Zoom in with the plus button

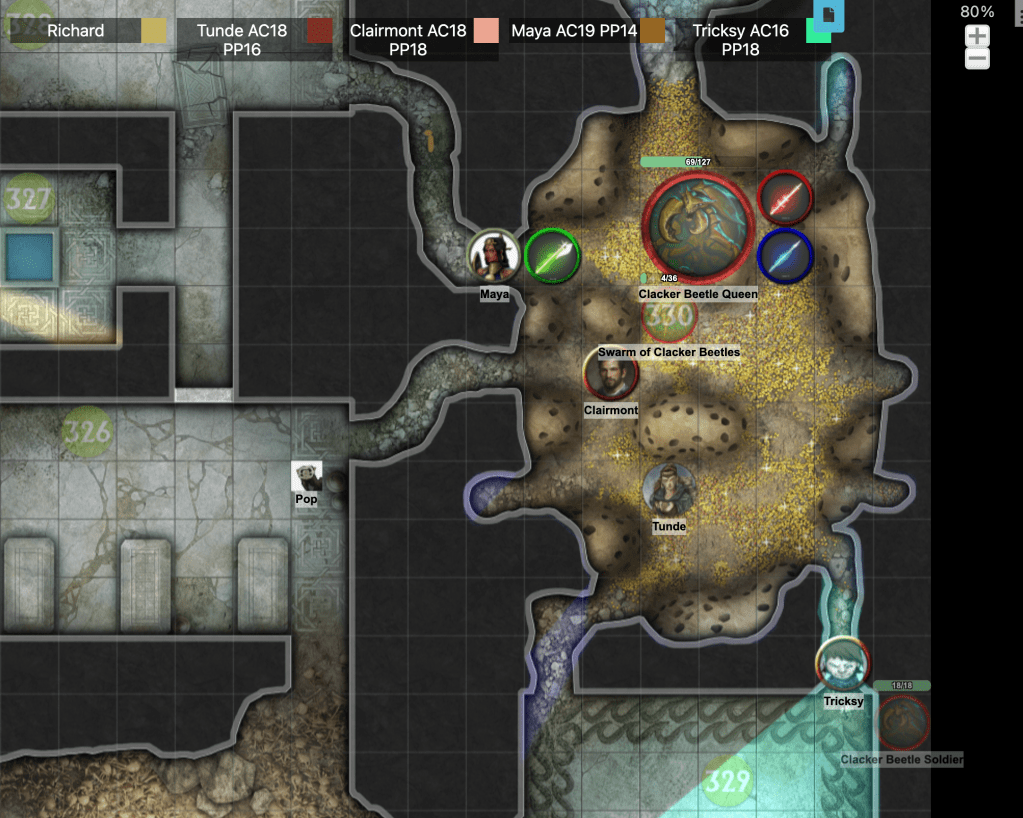(977, 37)
